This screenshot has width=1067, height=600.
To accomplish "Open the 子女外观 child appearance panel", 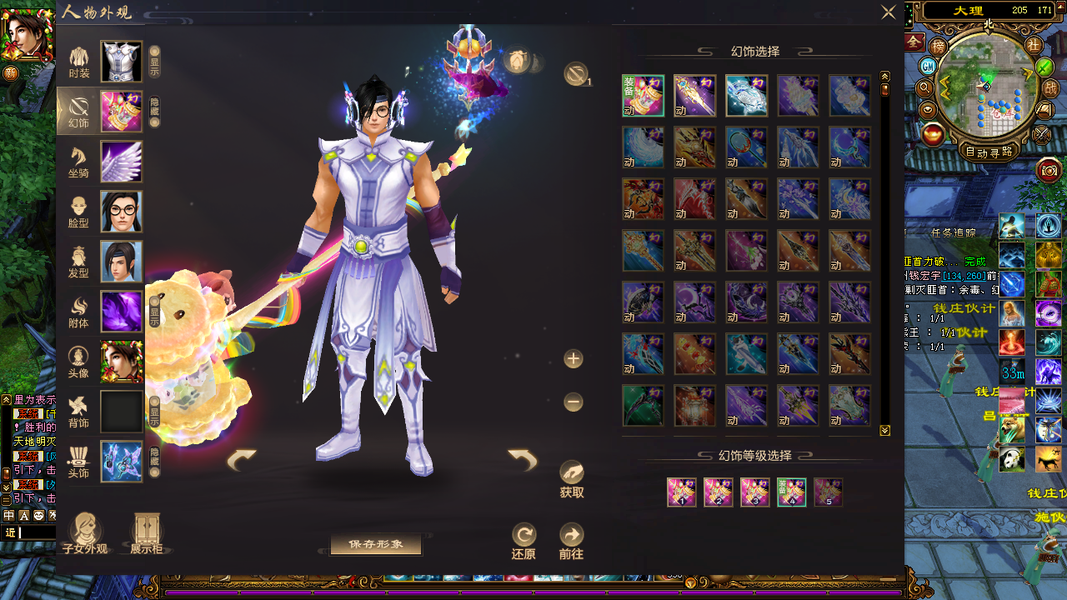I will pos(84,533).
